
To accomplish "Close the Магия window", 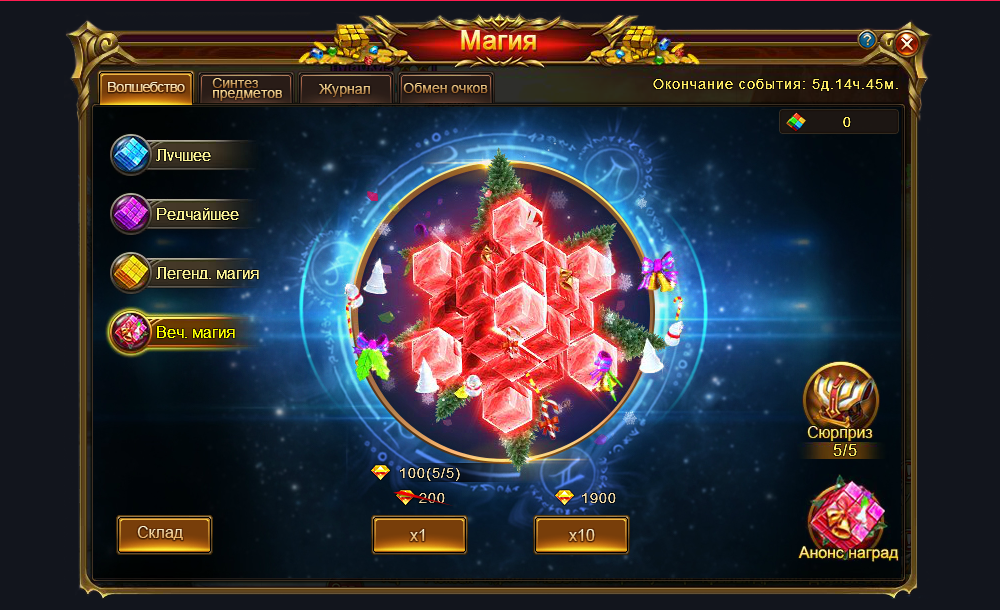I will [x=907, y=43].
